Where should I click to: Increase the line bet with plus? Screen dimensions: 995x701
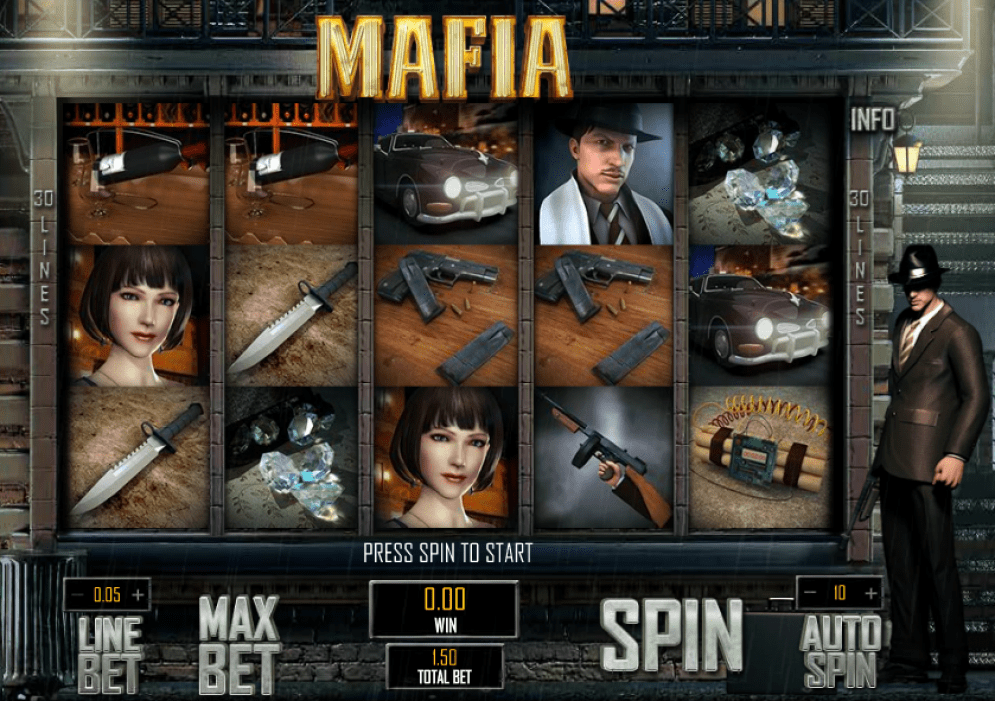click(x=138, y=595)
